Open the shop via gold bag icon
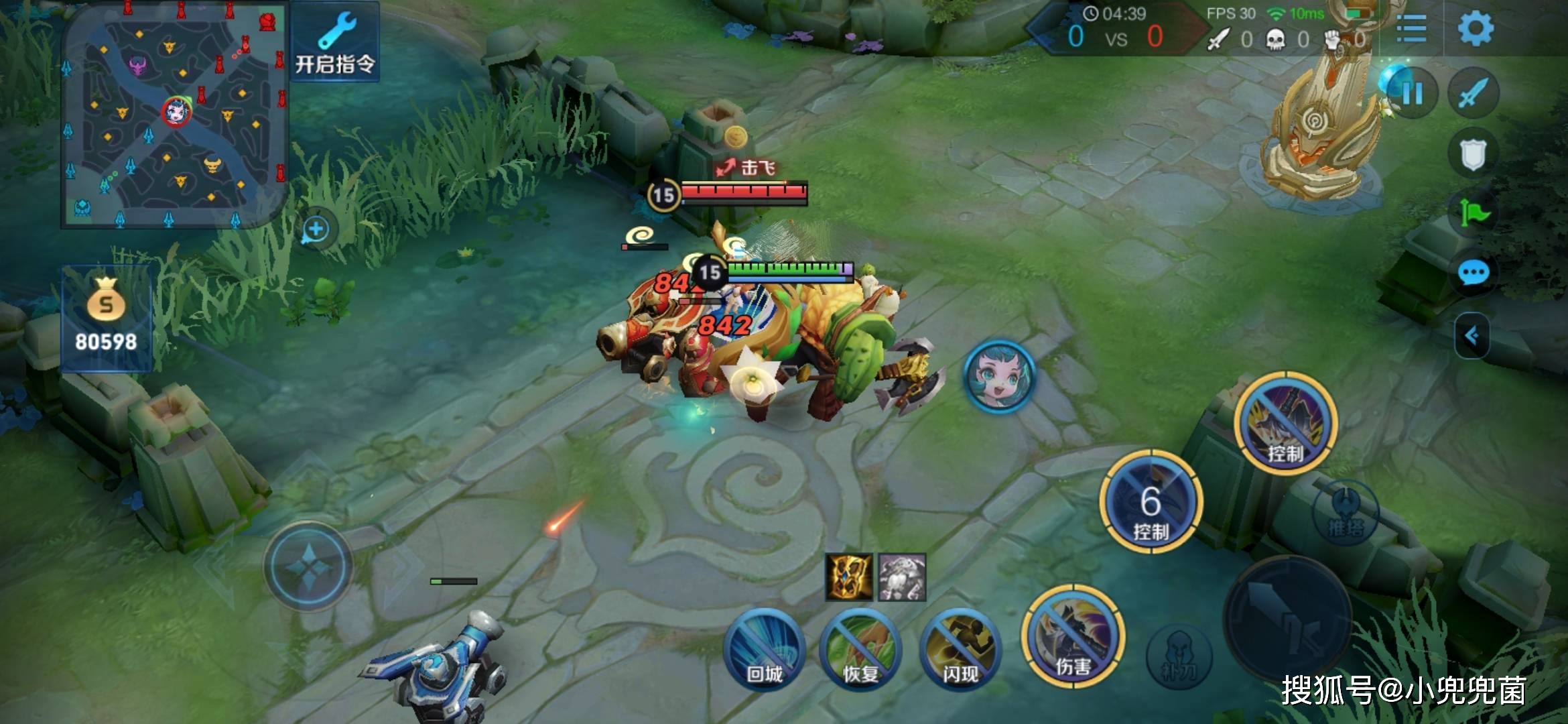The height and width of the screenshot is (724, 1568). [106, 316]
